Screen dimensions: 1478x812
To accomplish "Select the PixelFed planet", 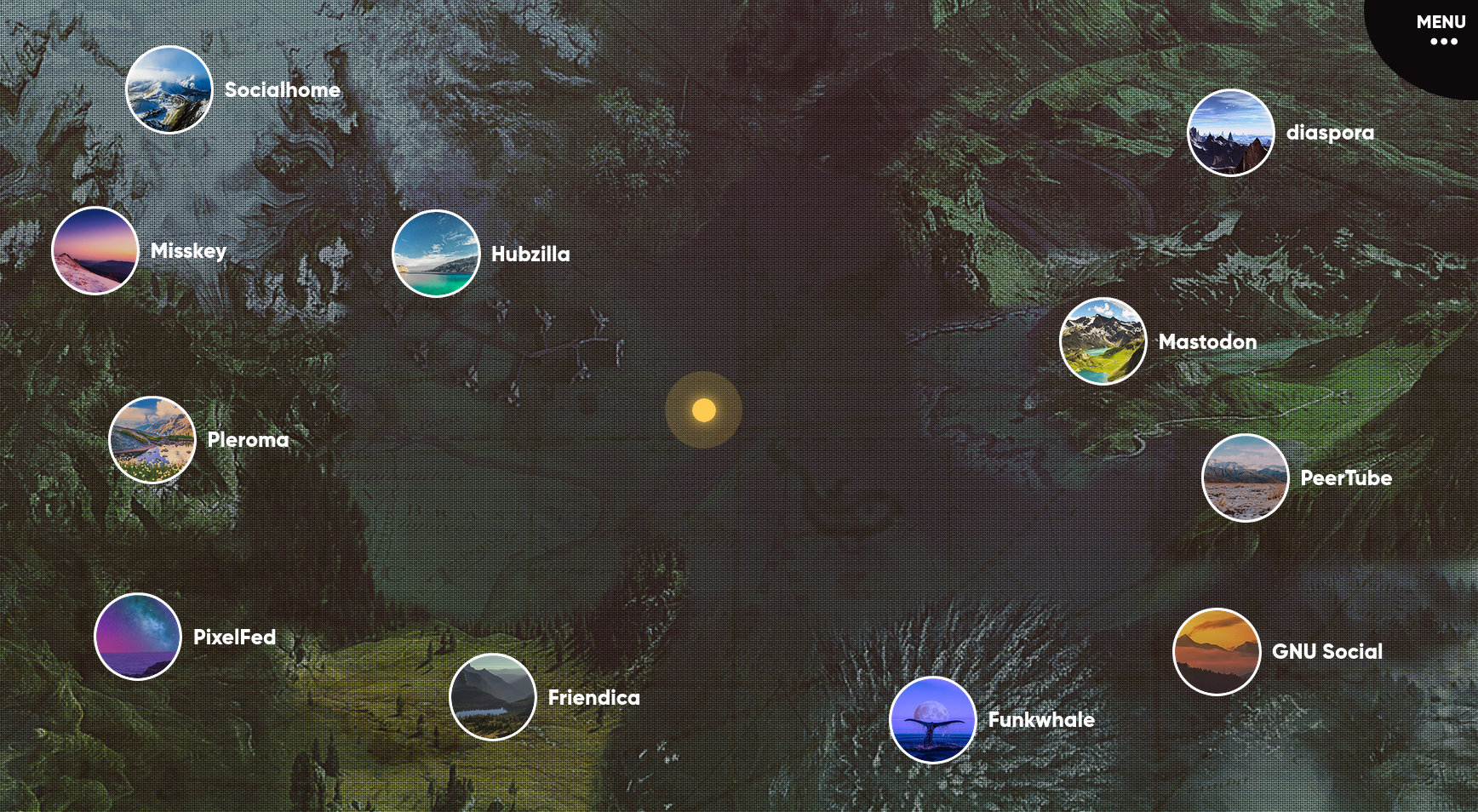I will 138,637.
